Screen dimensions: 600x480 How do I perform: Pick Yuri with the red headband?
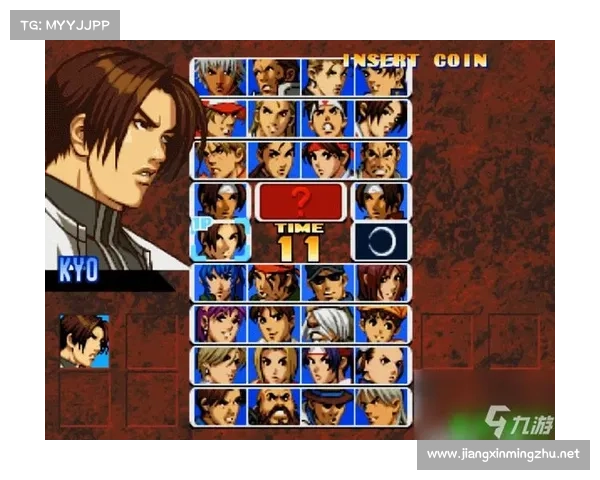click(x=327, y=159)
